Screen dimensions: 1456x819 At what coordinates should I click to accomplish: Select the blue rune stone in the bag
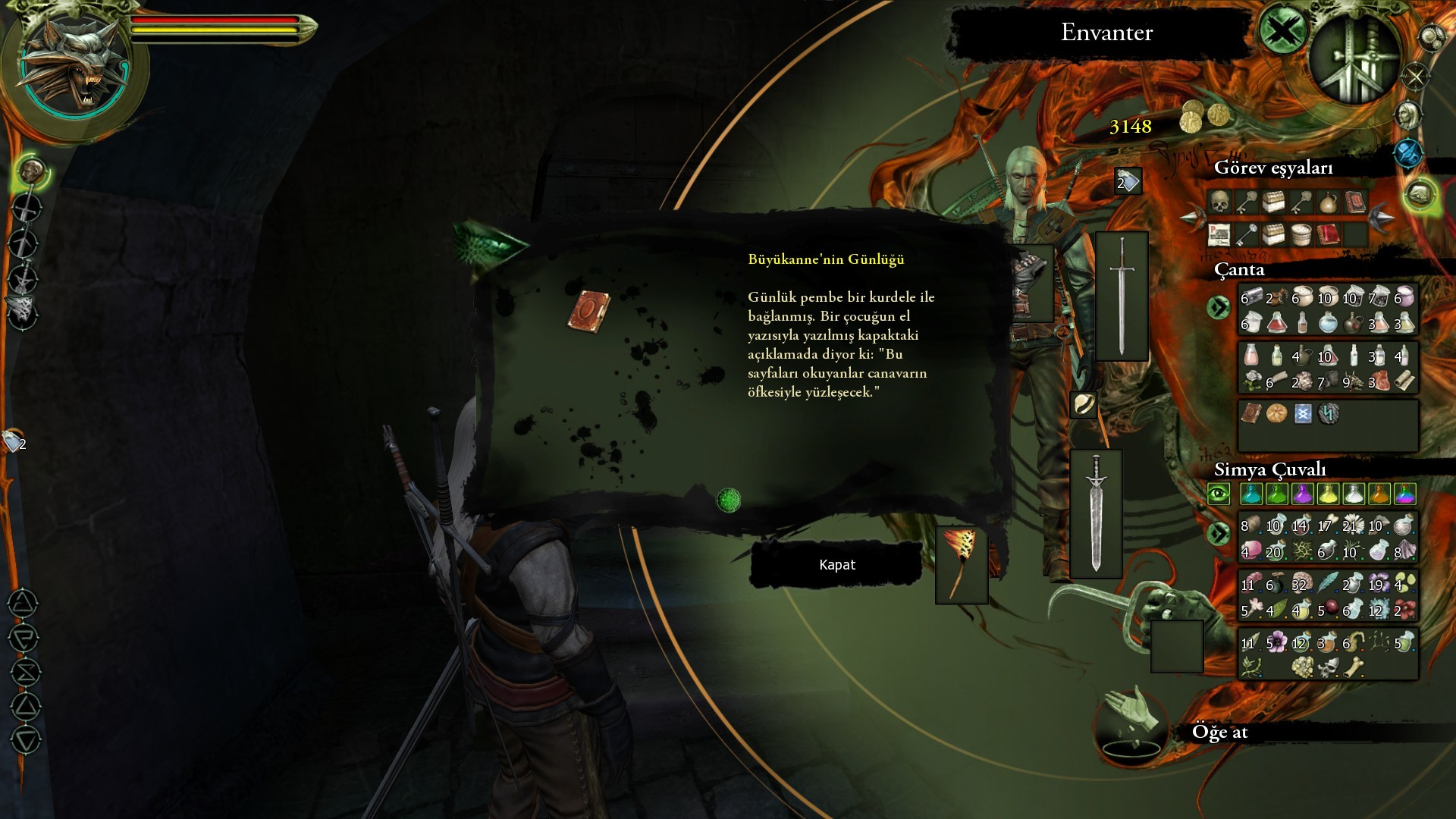(x=1303, y=413)
